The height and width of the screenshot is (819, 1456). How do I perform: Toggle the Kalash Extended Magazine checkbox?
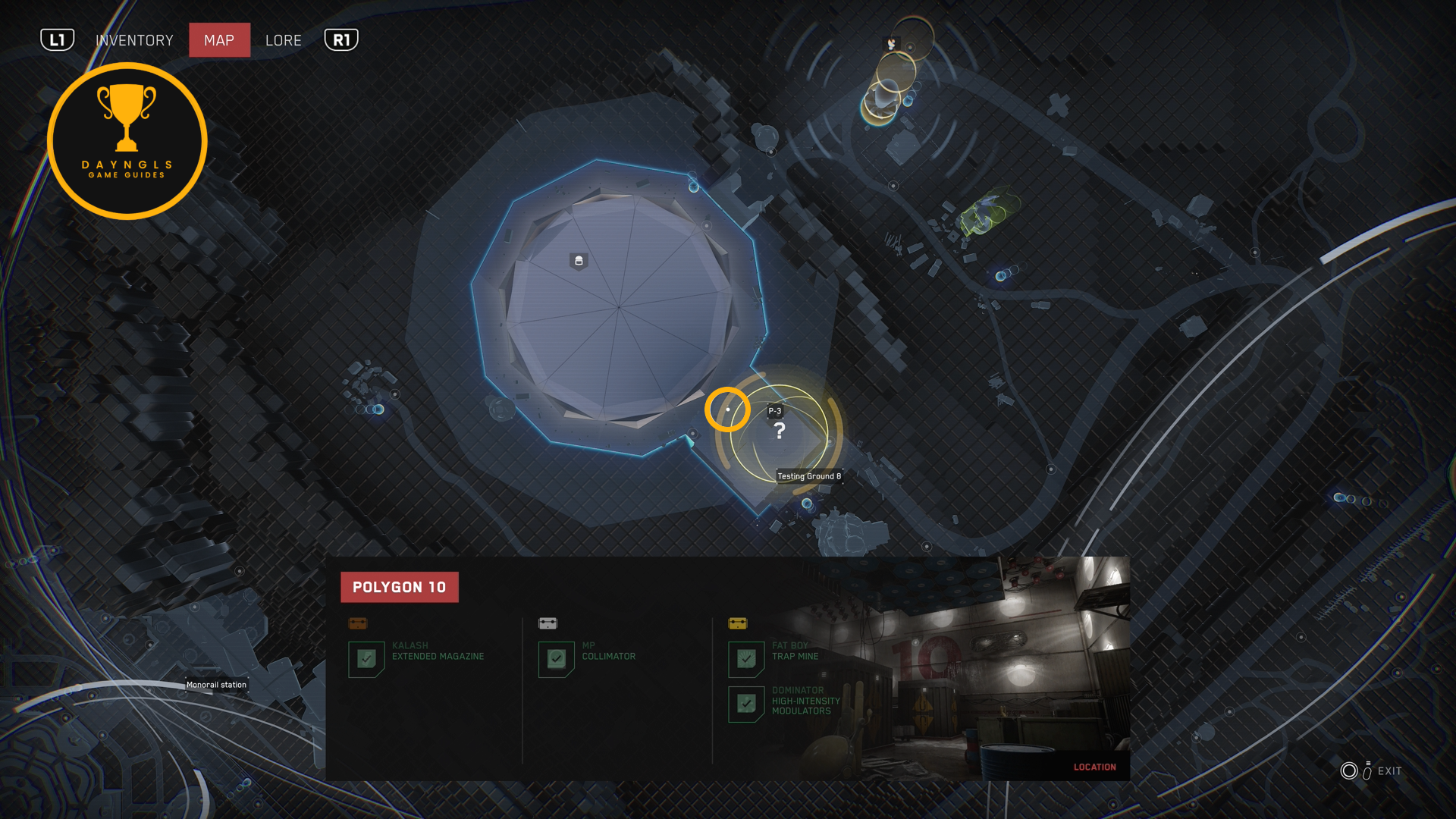click(366, 659)
